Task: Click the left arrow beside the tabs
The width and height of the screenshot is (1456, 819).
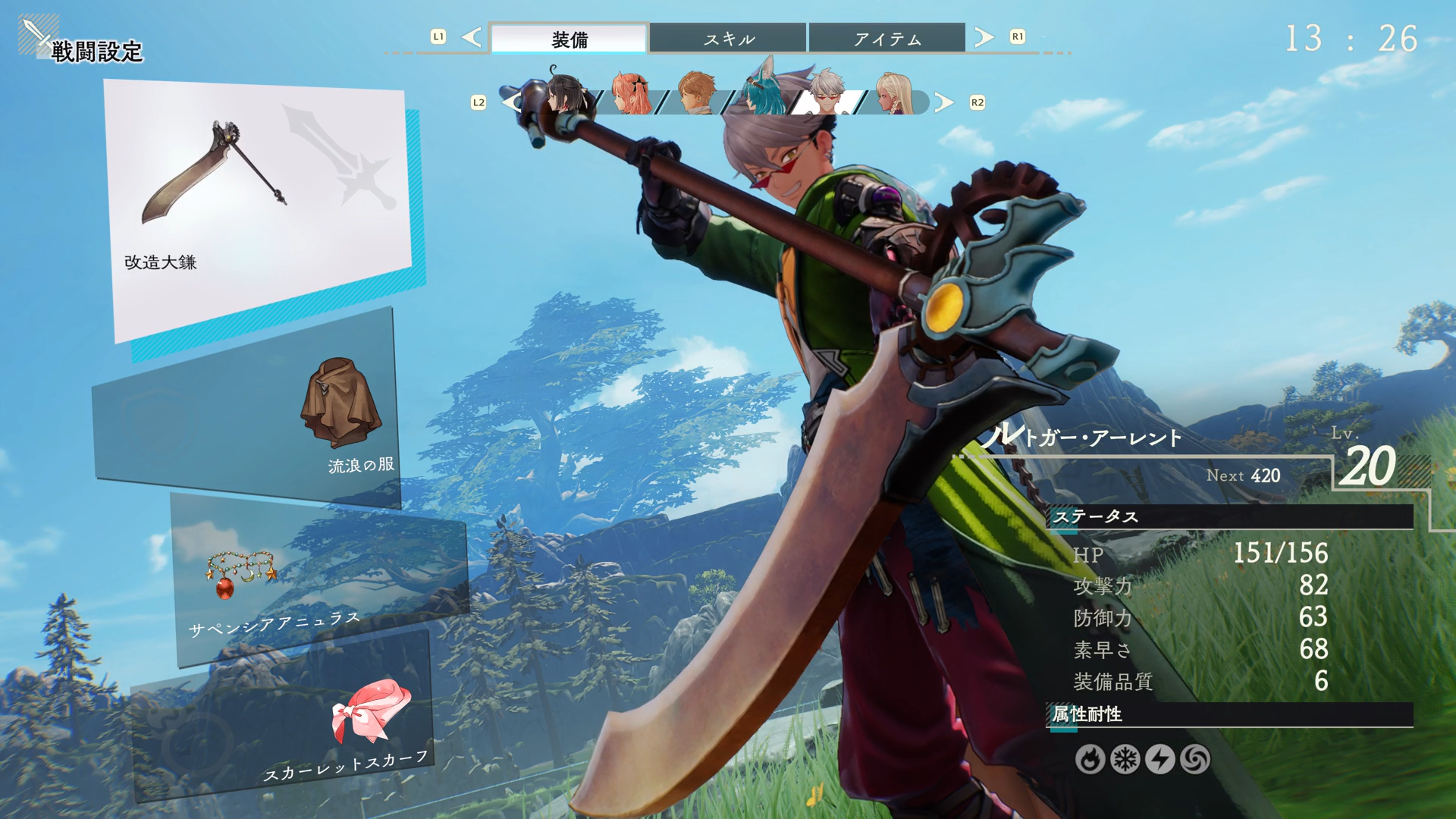Action: (472, 37)
